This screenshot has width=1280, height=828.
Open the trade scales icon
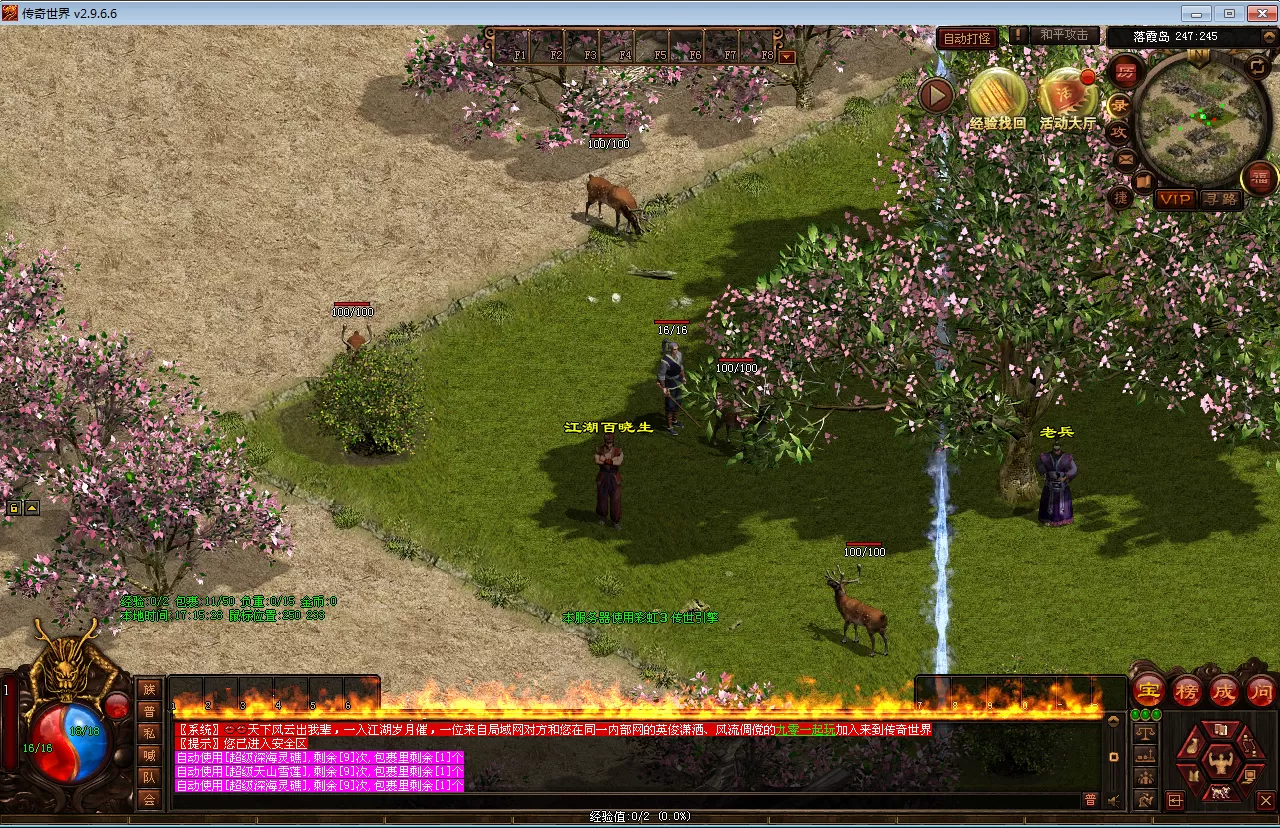tap(1146, 732)
